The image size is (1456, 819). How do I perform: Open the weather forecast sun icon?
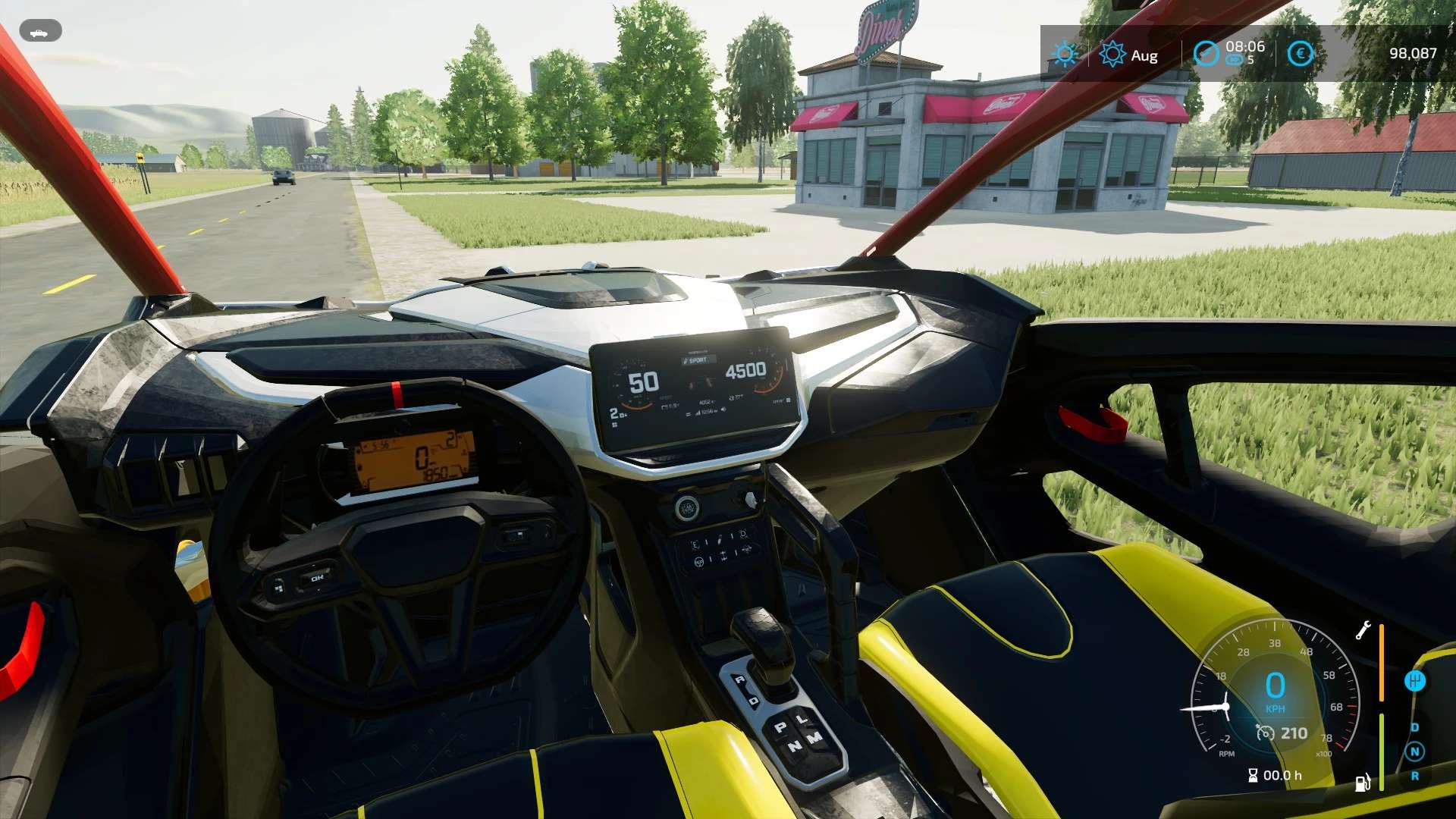pyautogui.click(x=1065, y=54)
